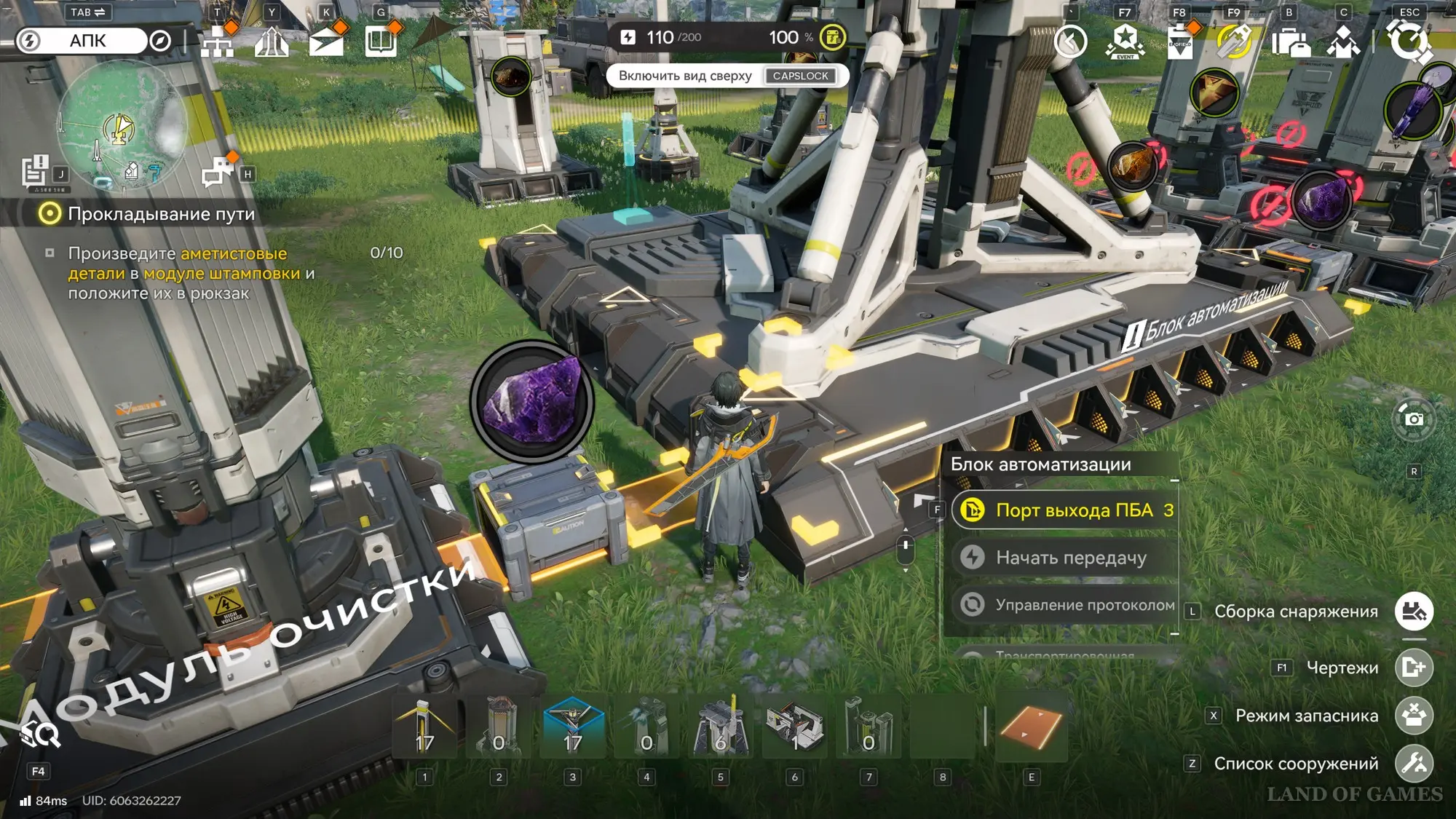Open the briefcase backpack icon
Screen dimensions: 1456x819
click(1290, 41)
